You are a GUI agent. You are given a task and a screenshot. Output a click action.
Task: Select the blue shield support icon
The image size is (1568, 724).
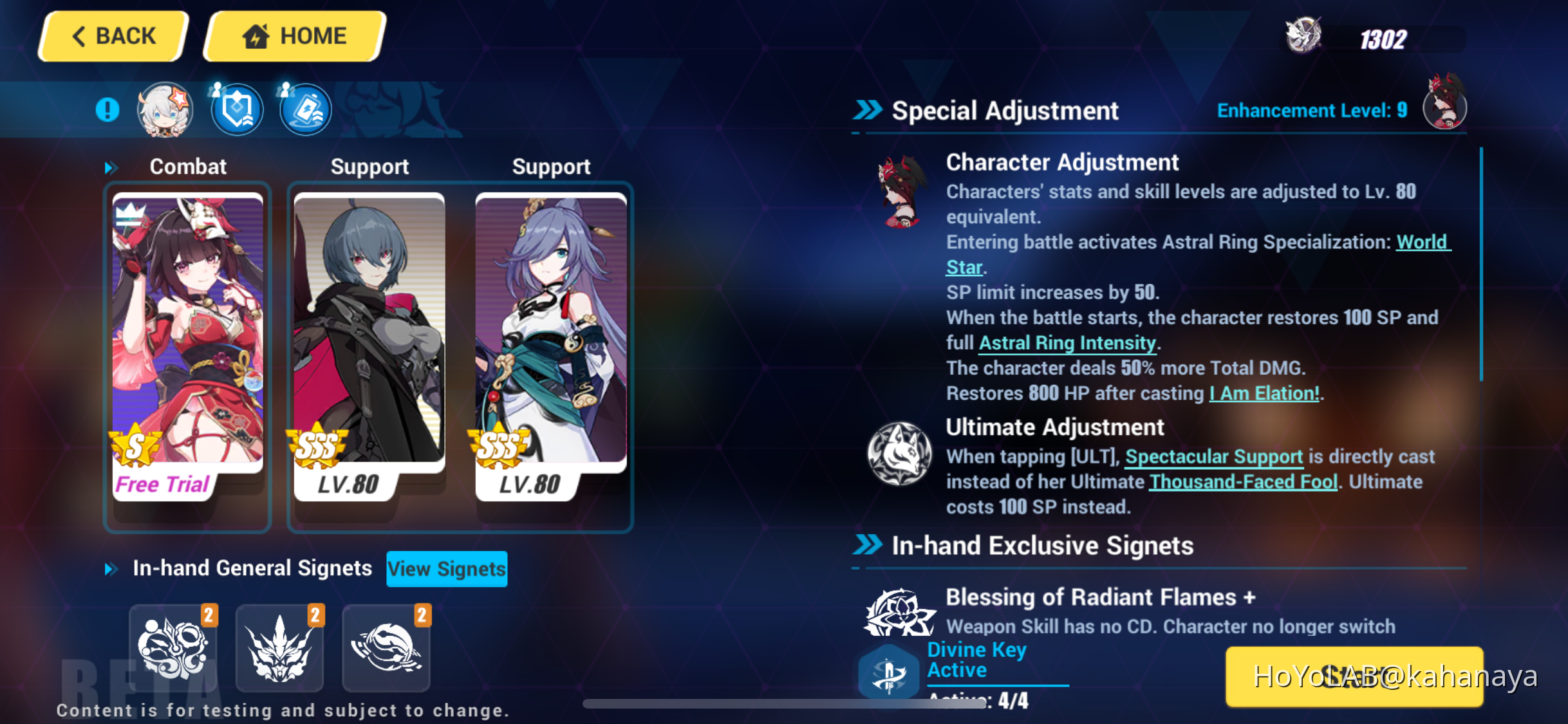237,109
